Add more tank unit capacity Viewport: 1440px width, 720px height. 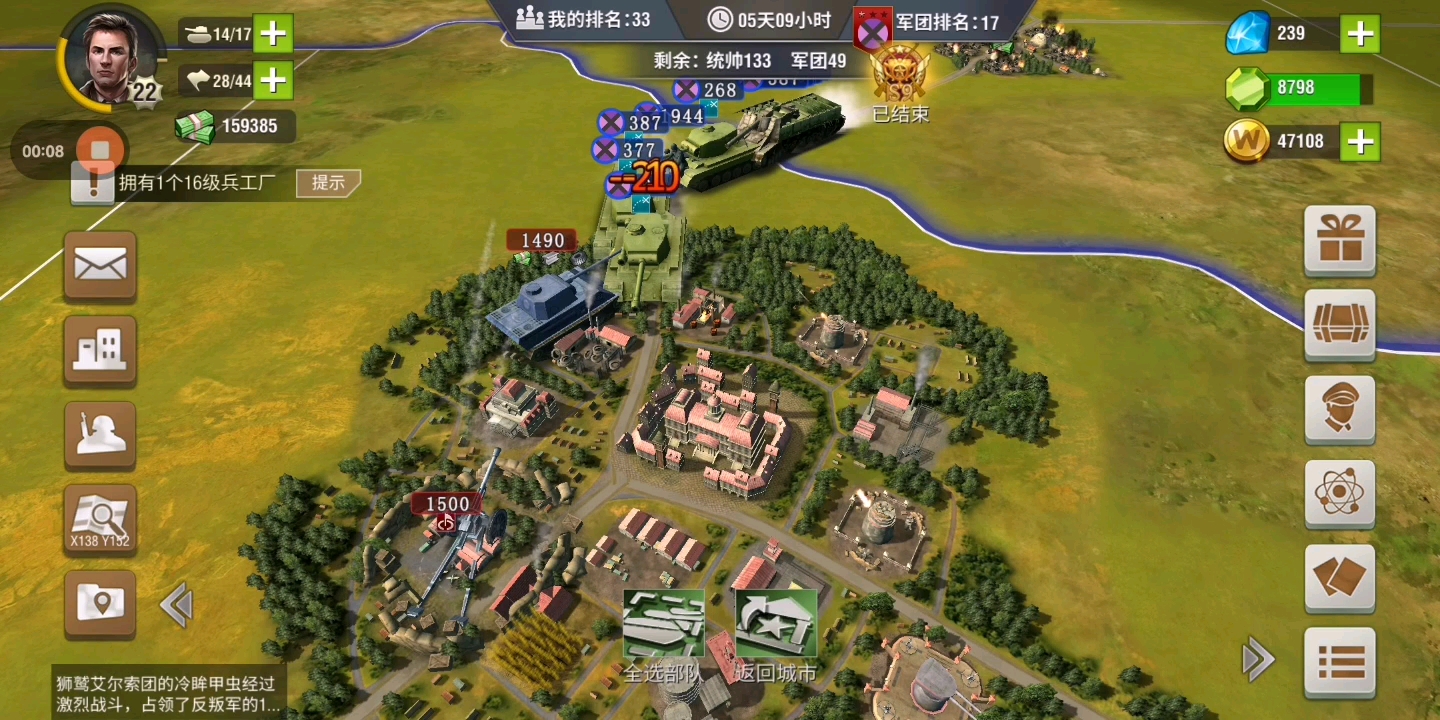[273, 34]
